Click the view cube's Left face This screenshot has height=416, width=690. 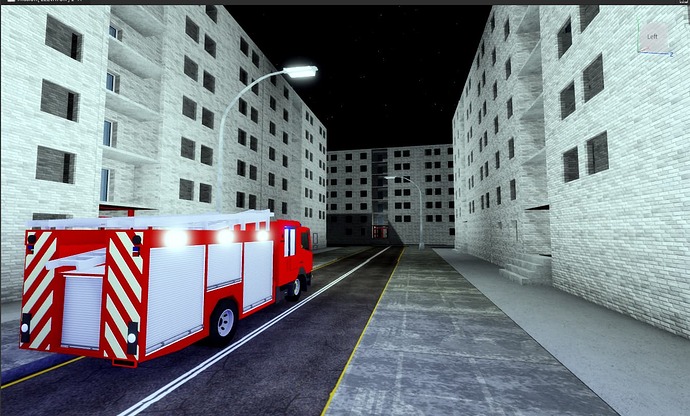(652, 37)
